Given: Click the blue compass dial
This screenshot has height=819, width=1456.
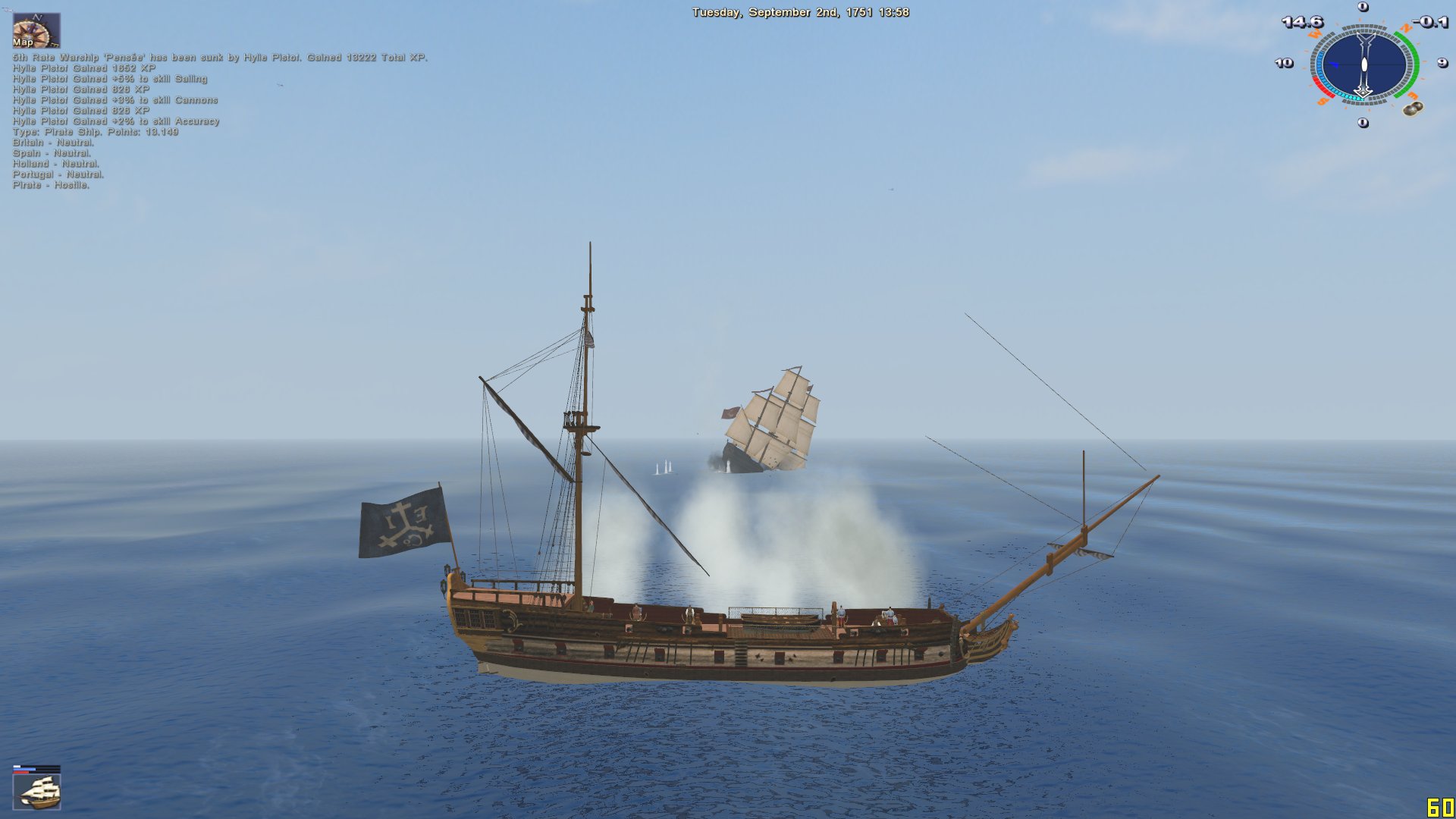Looking at the screenshot, I should point(1363,64).
